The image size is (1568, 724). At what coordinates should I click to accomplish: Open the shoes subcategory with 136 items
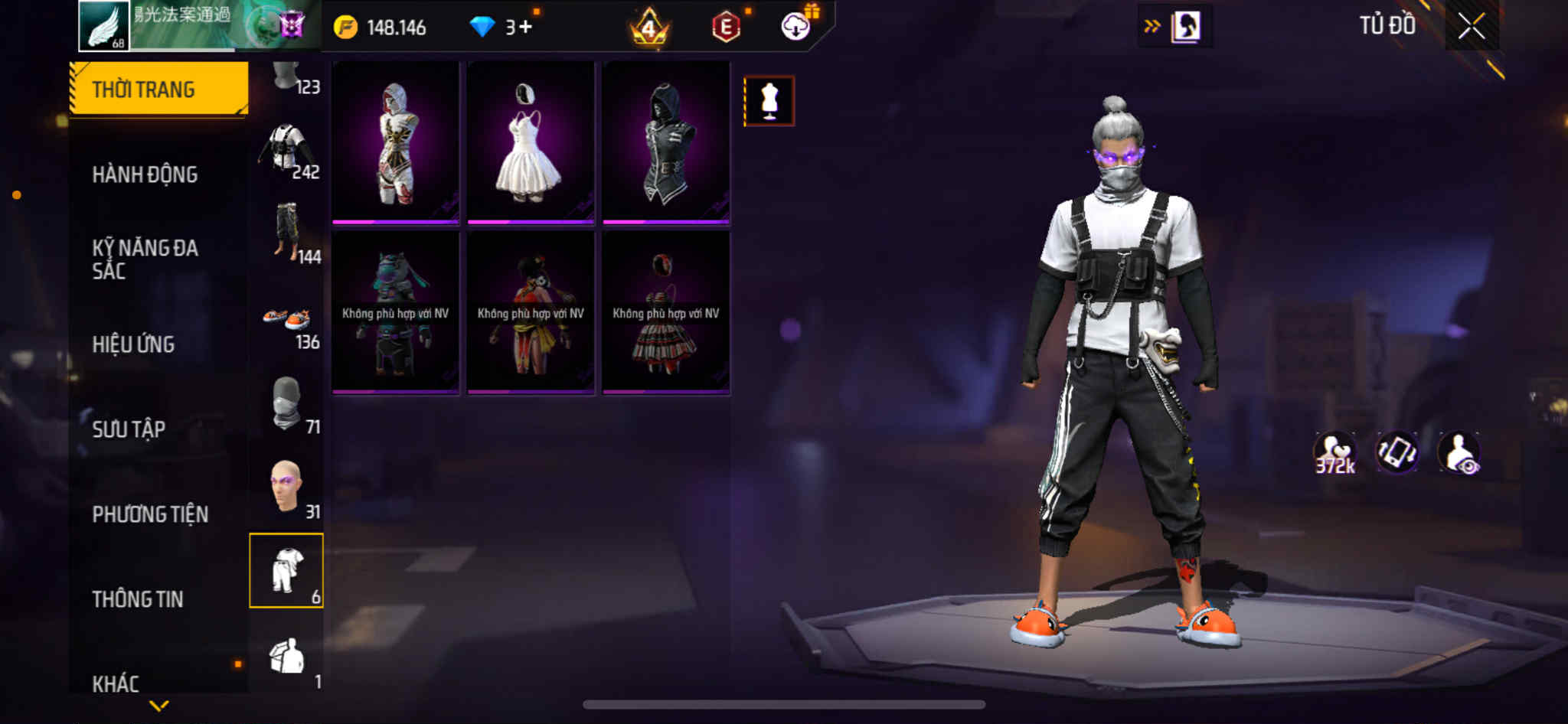tap(287, 321)
